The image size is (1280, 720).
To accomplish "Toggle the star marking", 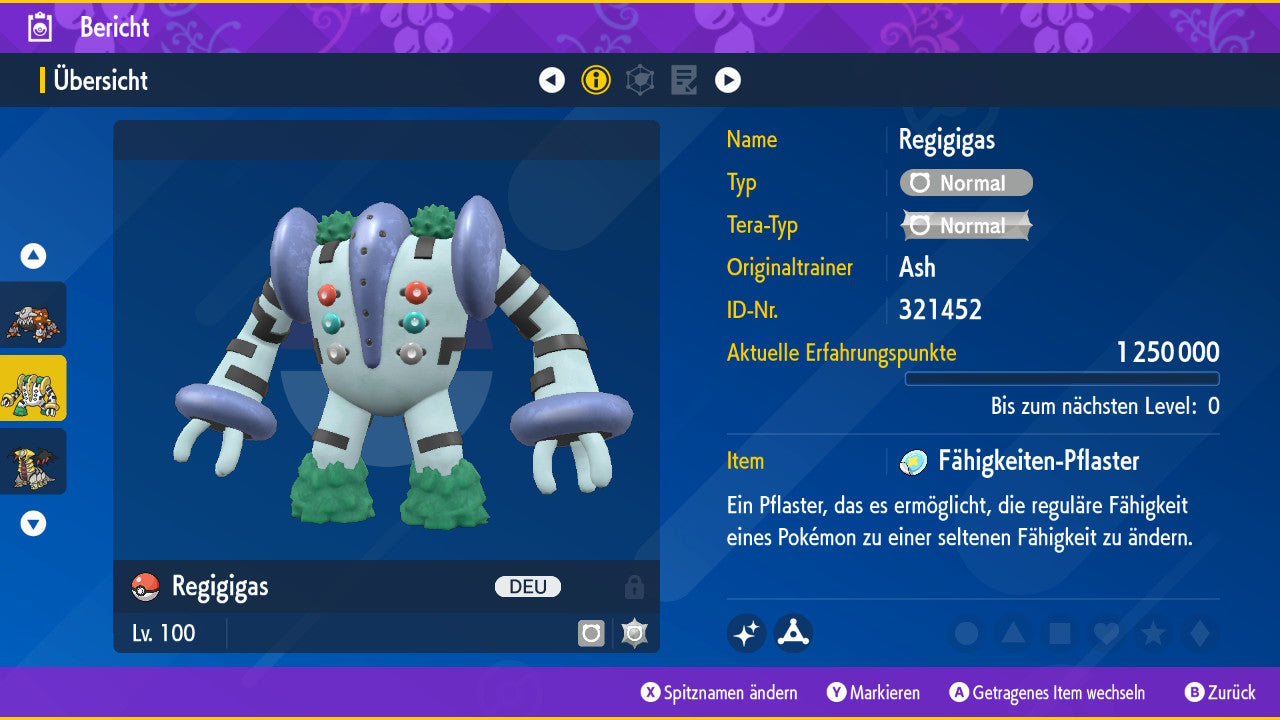I will tap(1152, 633).
